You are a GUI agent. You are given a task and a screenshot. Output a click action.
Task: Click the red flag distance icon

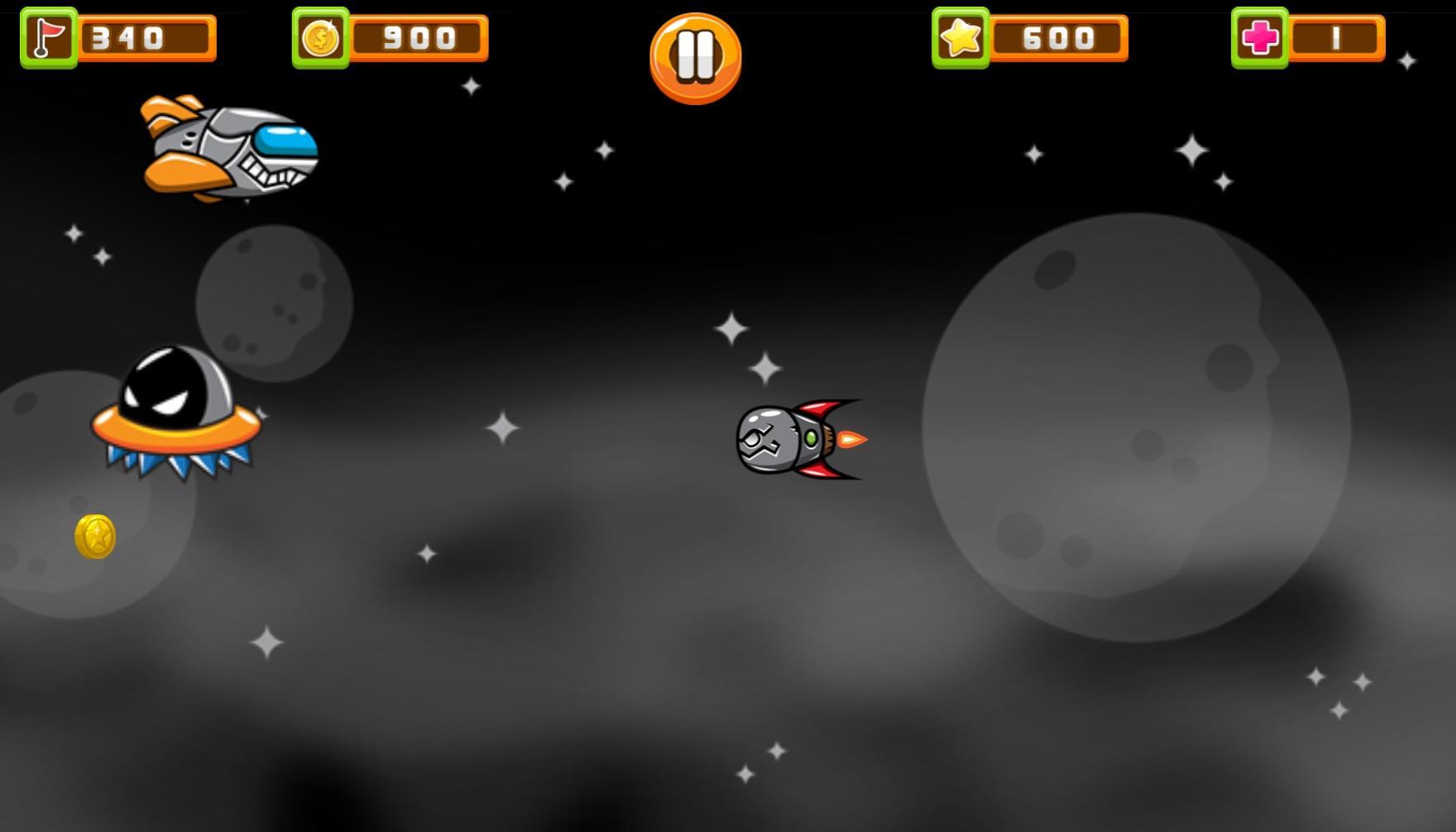pos(47,36)
